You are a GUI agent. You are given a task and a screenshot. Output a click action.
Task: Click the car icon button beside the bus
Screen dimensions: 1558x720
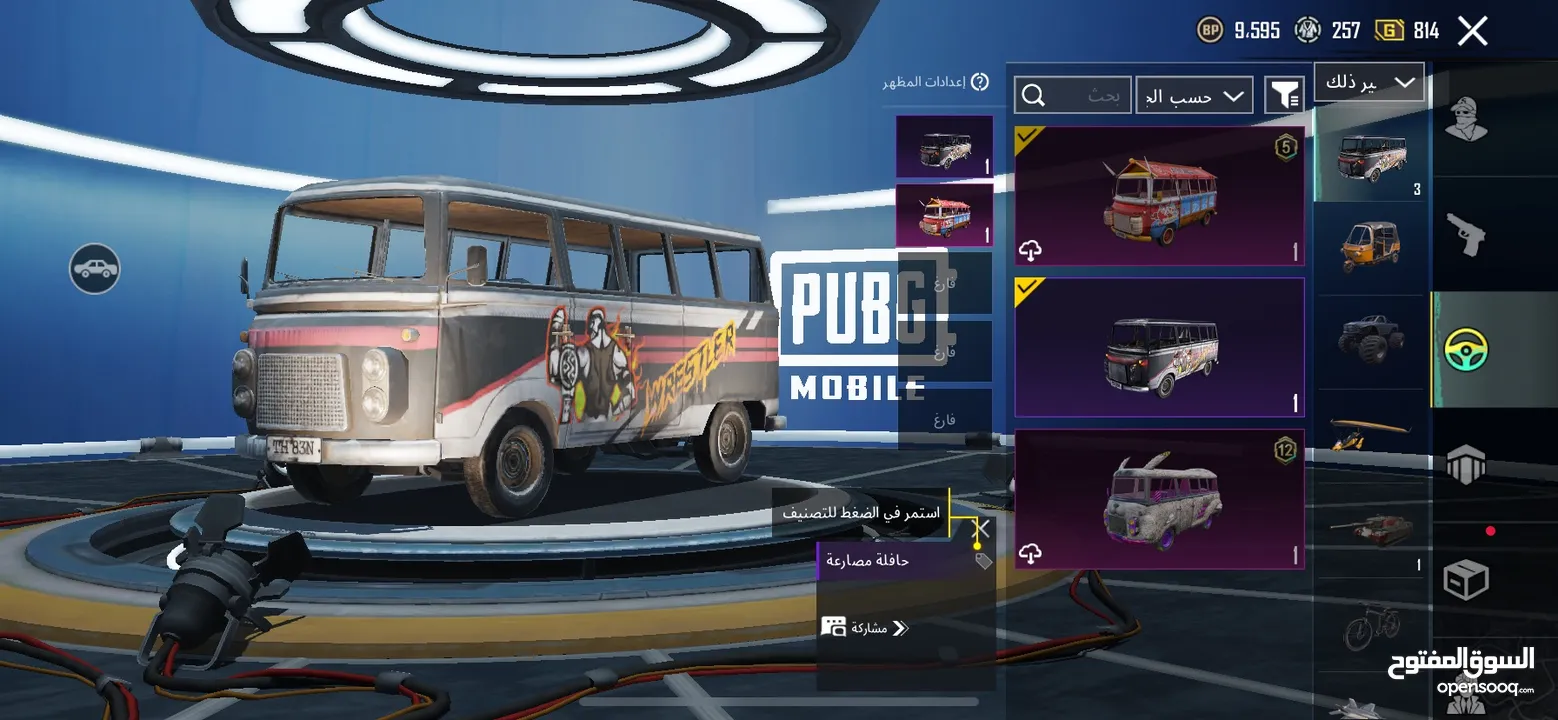95,268
